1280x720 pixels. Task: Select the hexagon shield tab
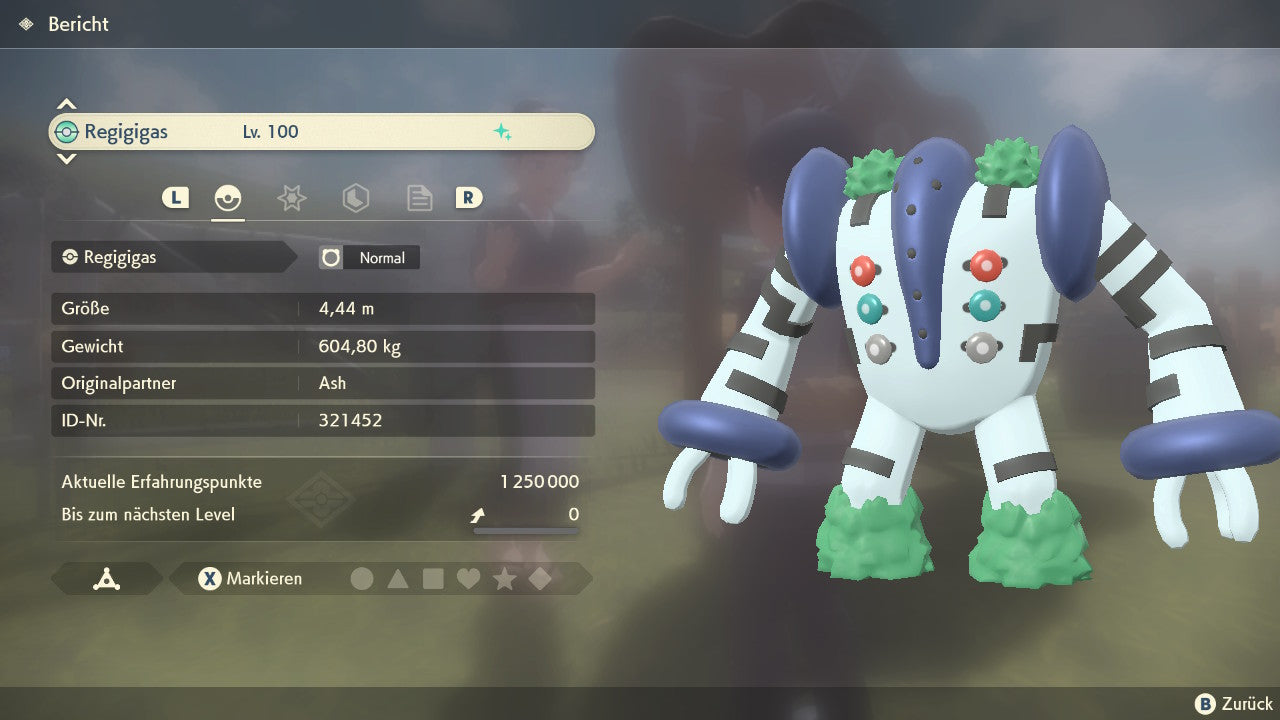tap(355, 198)
